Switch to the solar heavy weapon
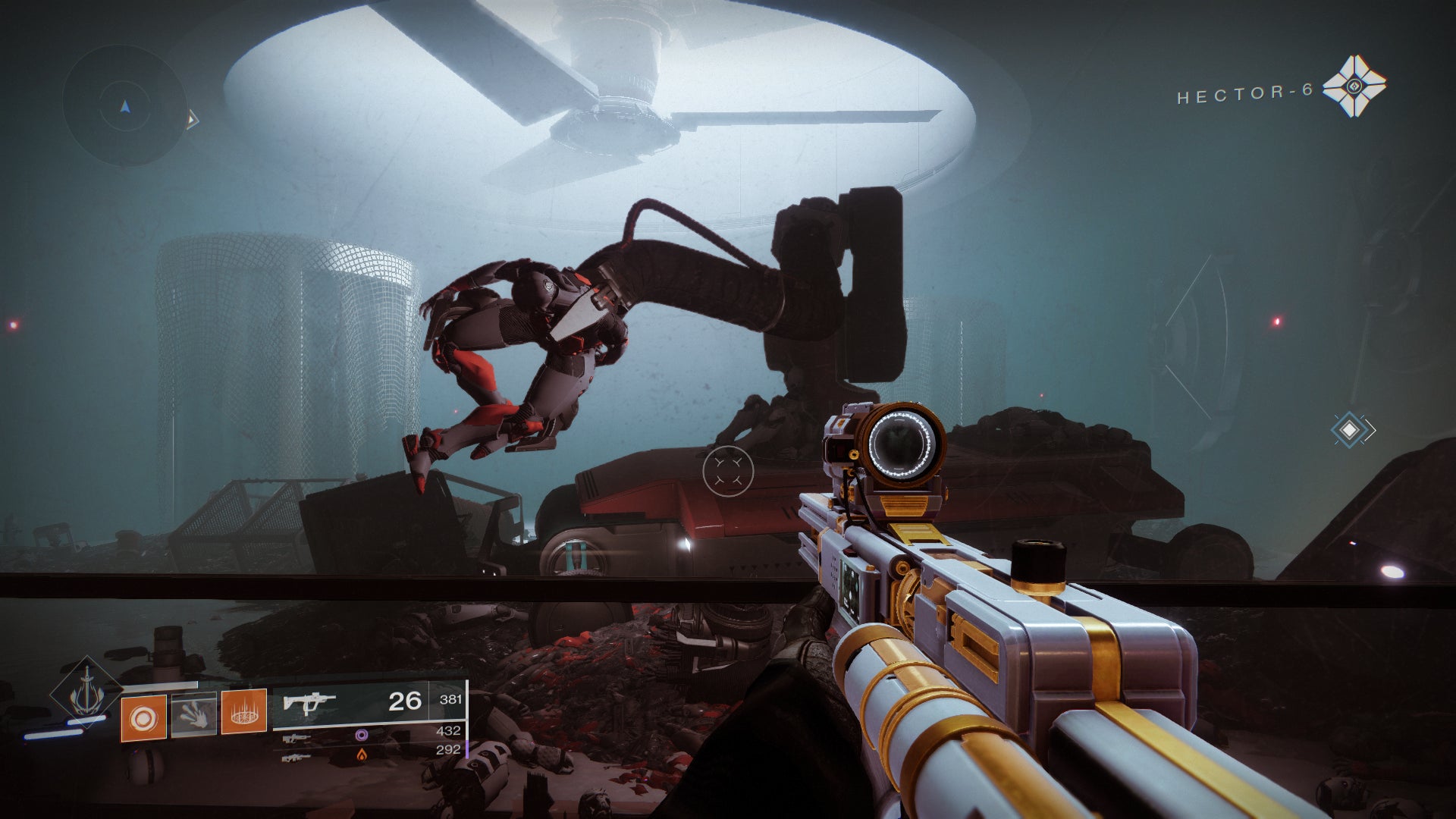Image resolution: width=1456 pixels, height=819 pixels. (x=296, y=757)
